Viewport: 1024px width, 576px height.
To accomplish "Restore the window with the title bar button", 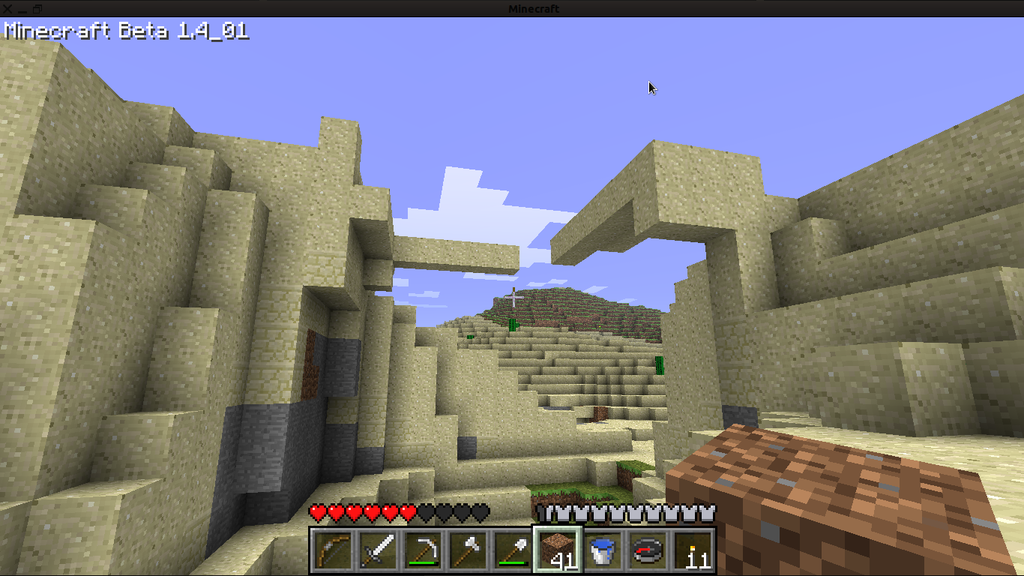I will click(36, 9).
